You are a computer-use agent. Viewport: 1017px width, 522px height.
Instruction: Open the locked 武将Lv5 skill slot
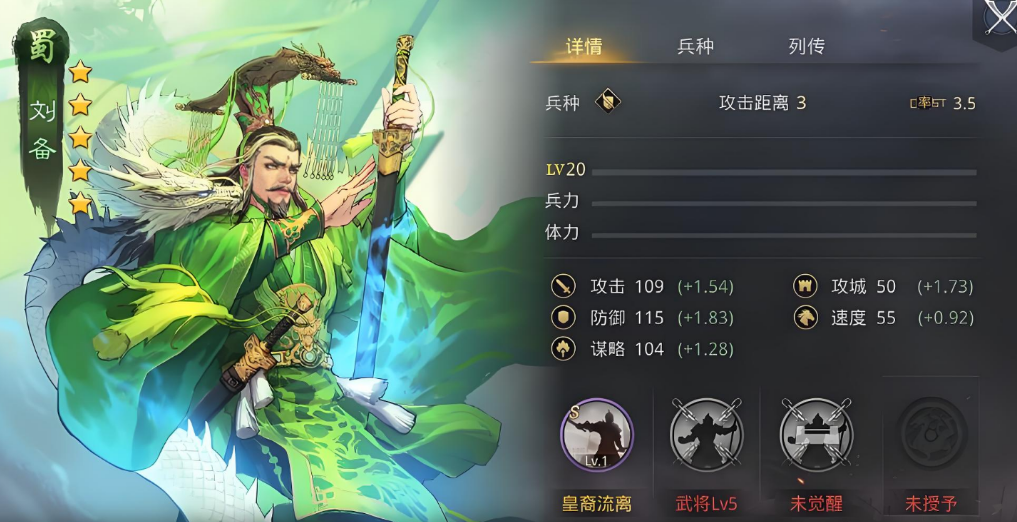click(x=706, y=436)
